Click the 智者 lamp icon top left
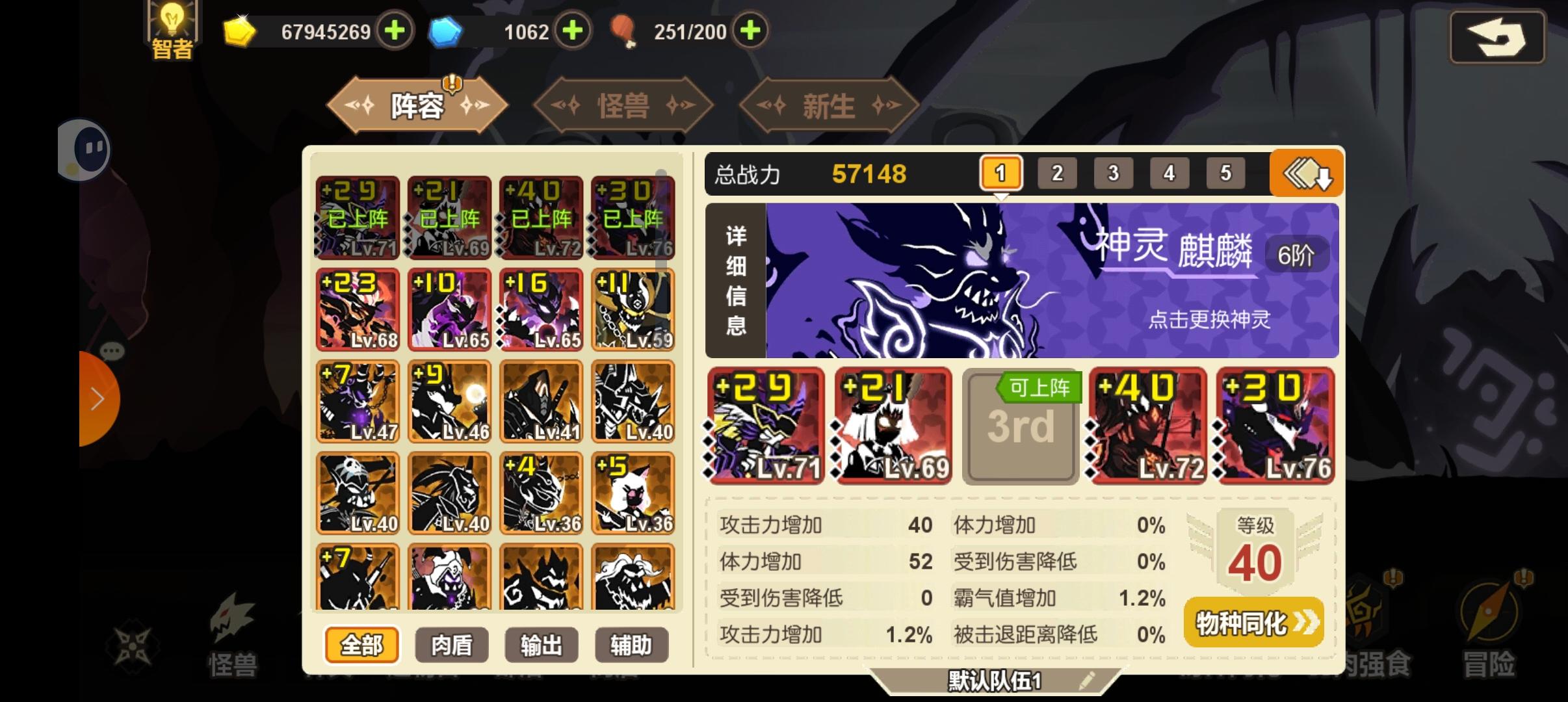The width and height of the screenshot is (1568, 702). click(172, 27)
